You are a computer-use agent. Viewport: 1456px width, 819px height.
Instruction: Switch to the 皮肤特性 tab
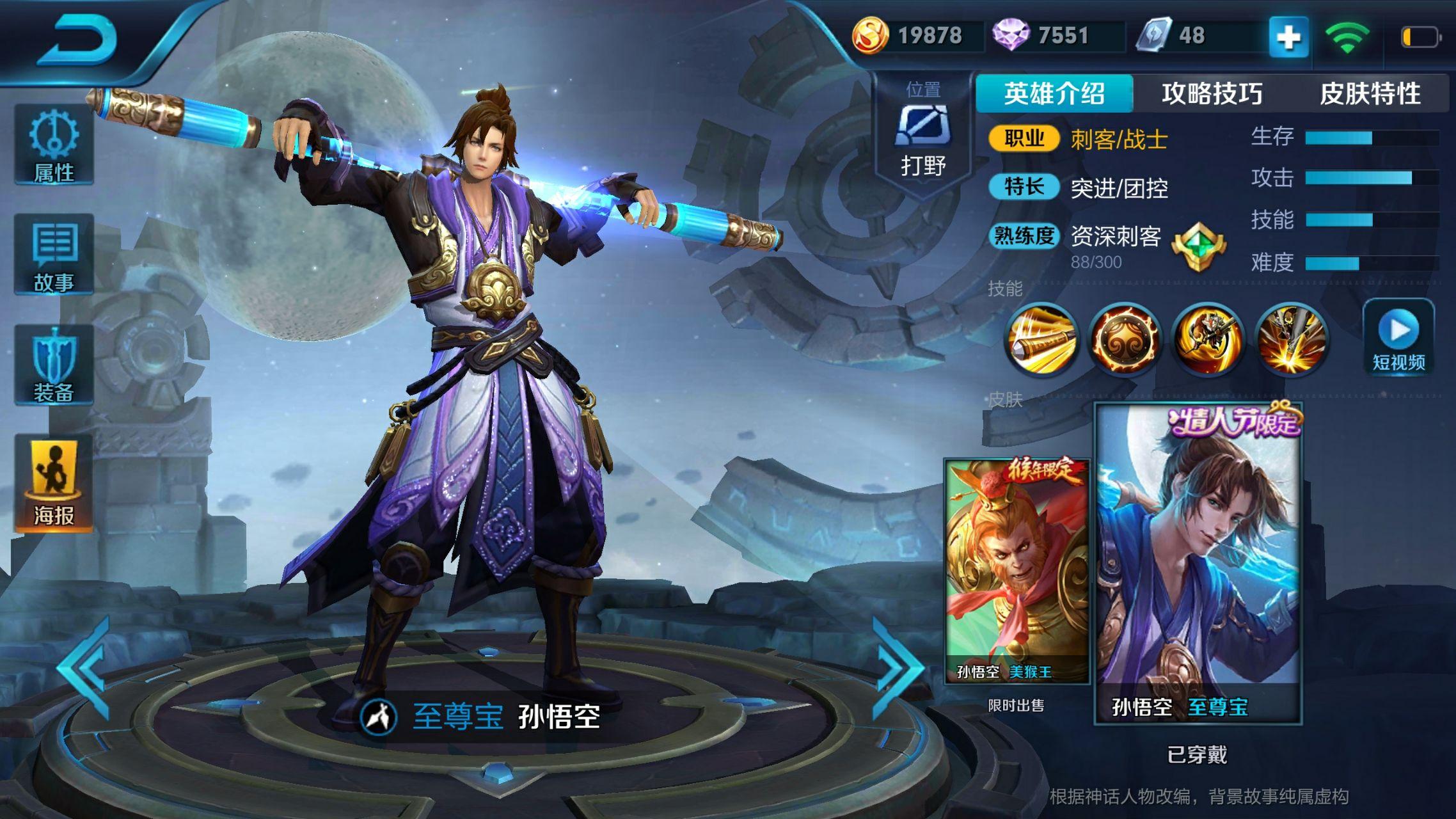click(1370, 93)
